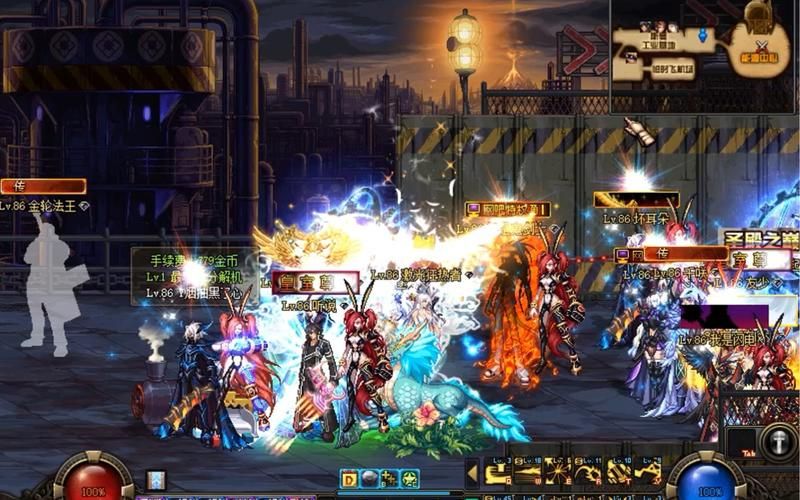
Task: Click the small blue icon beside HP orb
Action: (155, 480)
